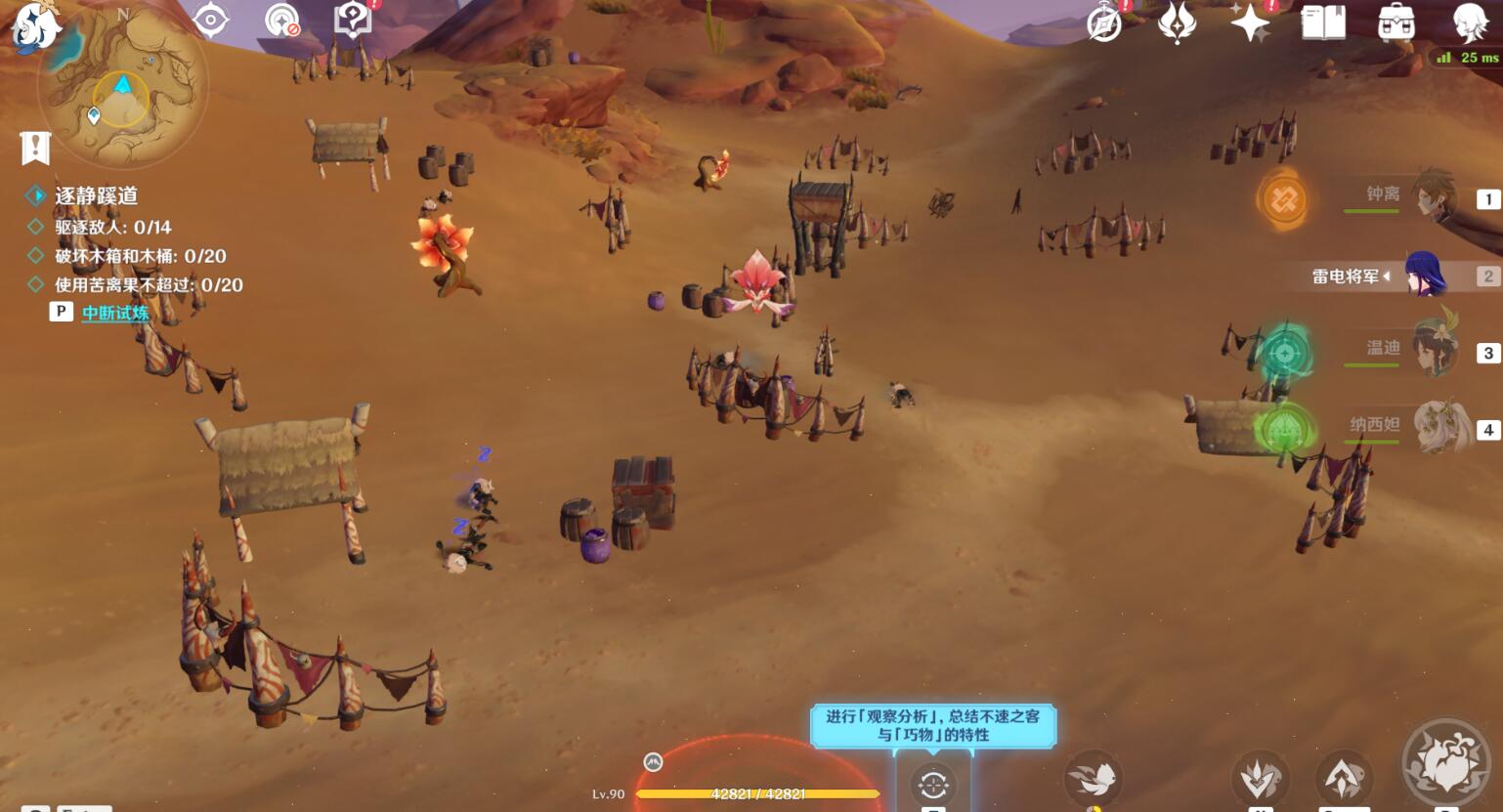This screenshot has width=1503, height=812.
Task: Click the crosshair target icon
Action: pos(210,20)
